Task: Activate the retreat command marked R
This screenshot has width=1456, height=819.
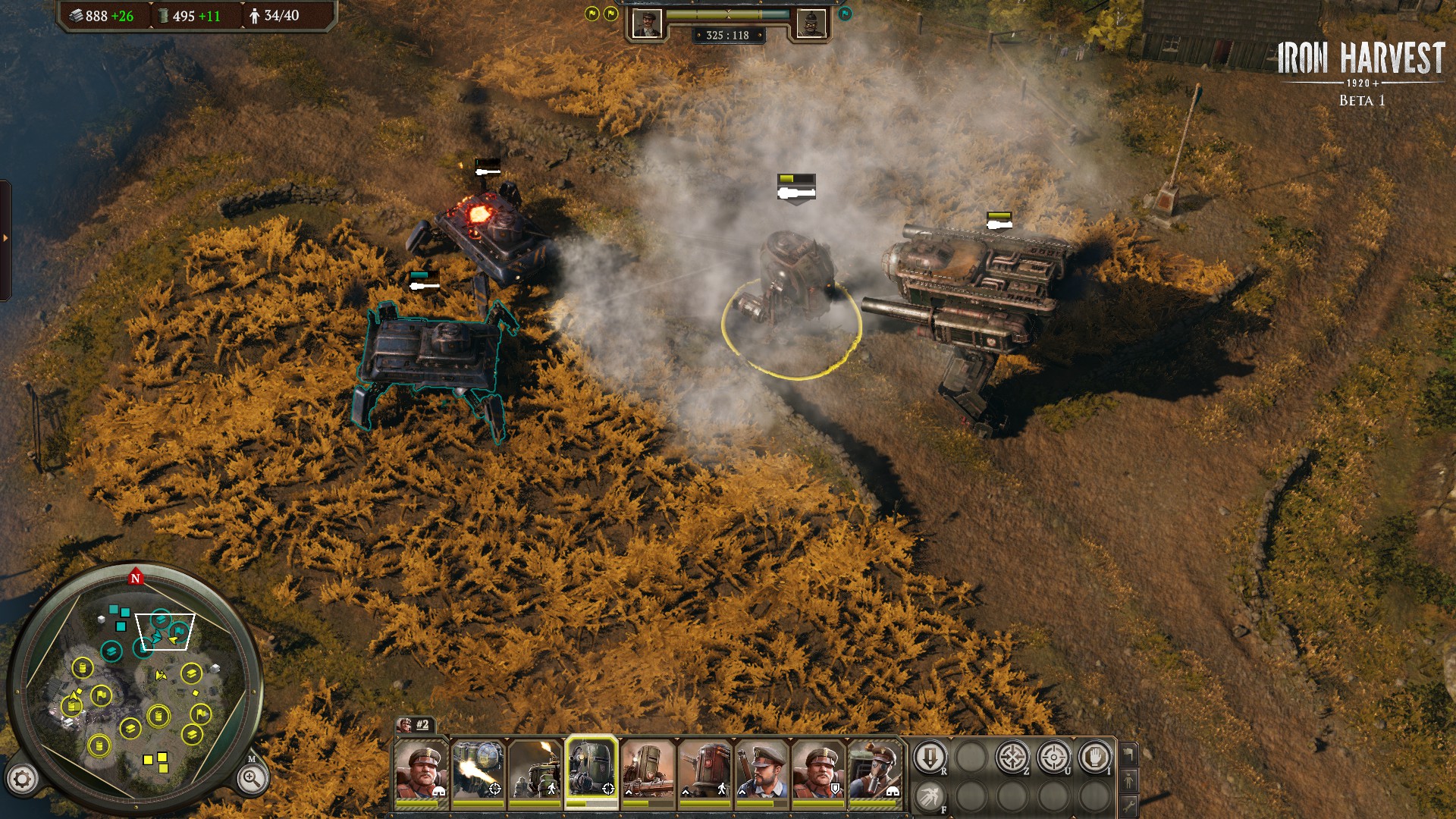Action: 930,758
